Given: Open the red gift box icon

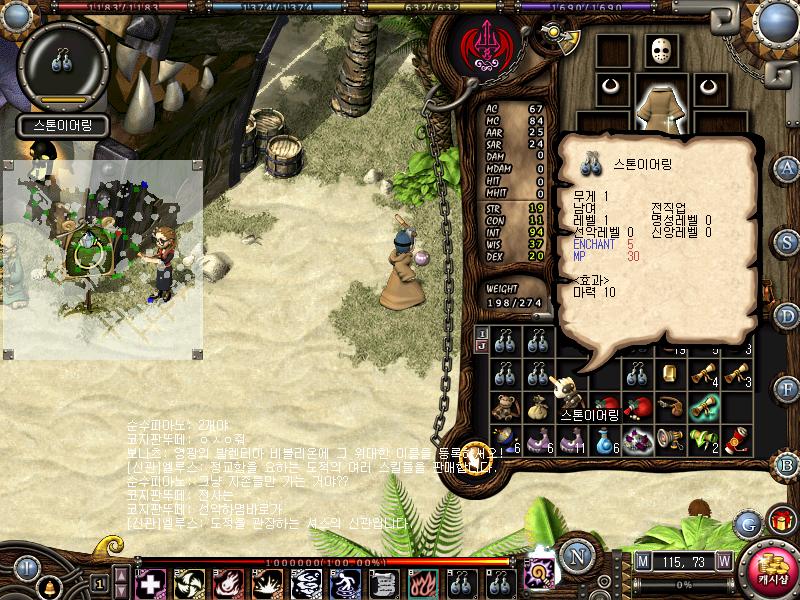Looking at the screenshot, I should click(779, 519).
